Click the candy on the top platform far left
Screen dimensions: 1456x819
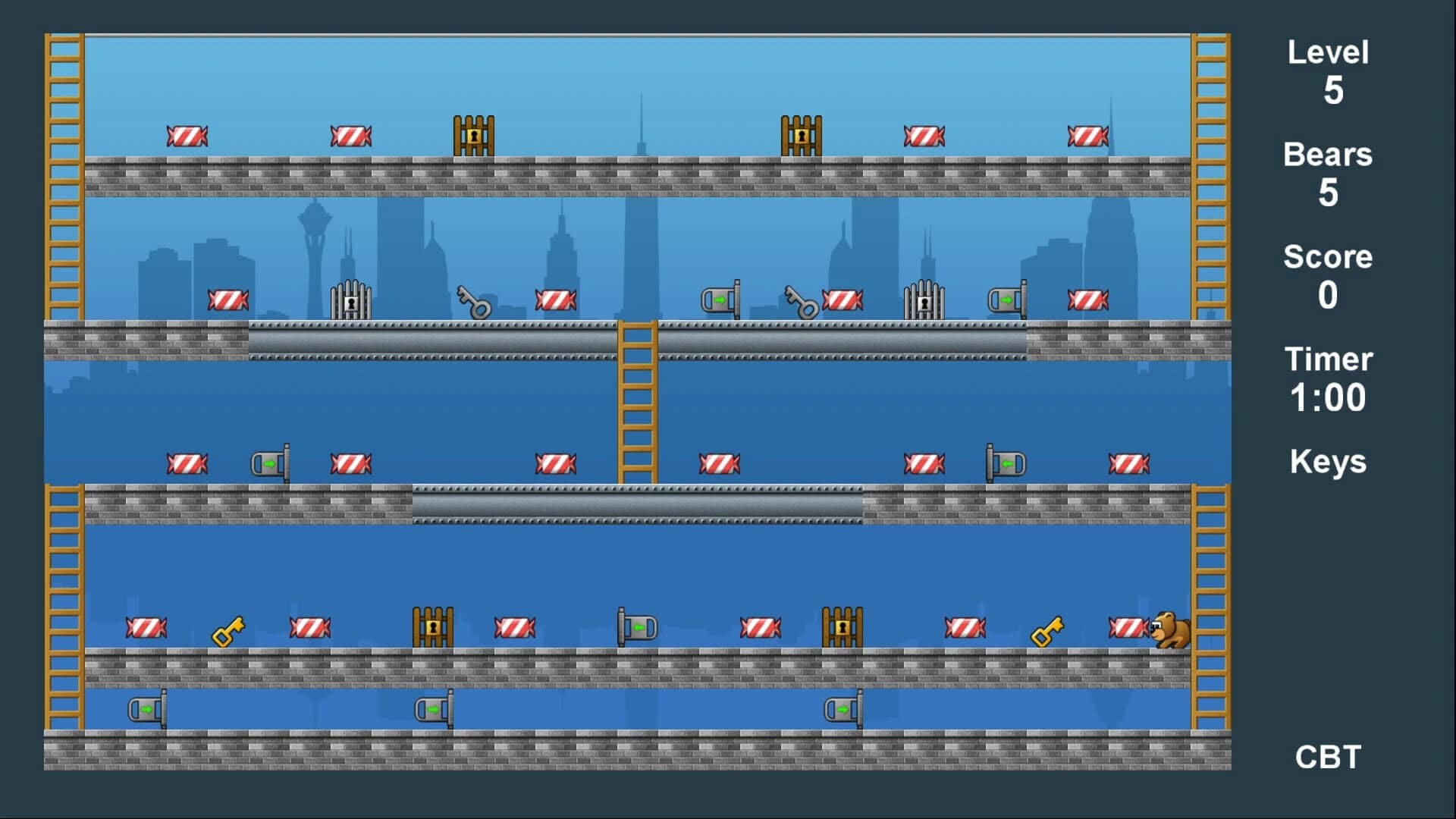(187, 135)
